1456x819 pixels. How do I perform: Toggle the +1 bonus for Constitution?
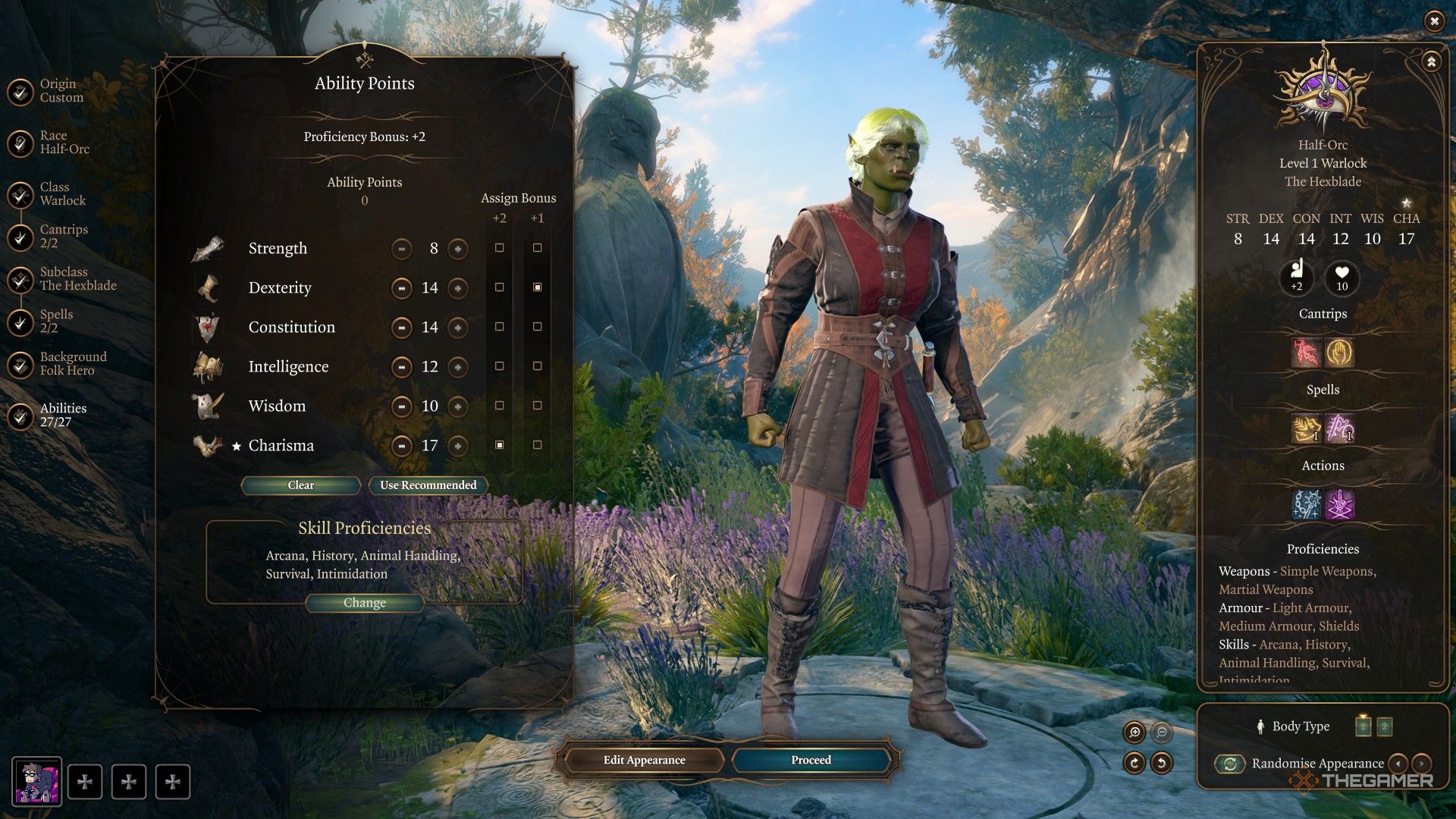(538, 327)
